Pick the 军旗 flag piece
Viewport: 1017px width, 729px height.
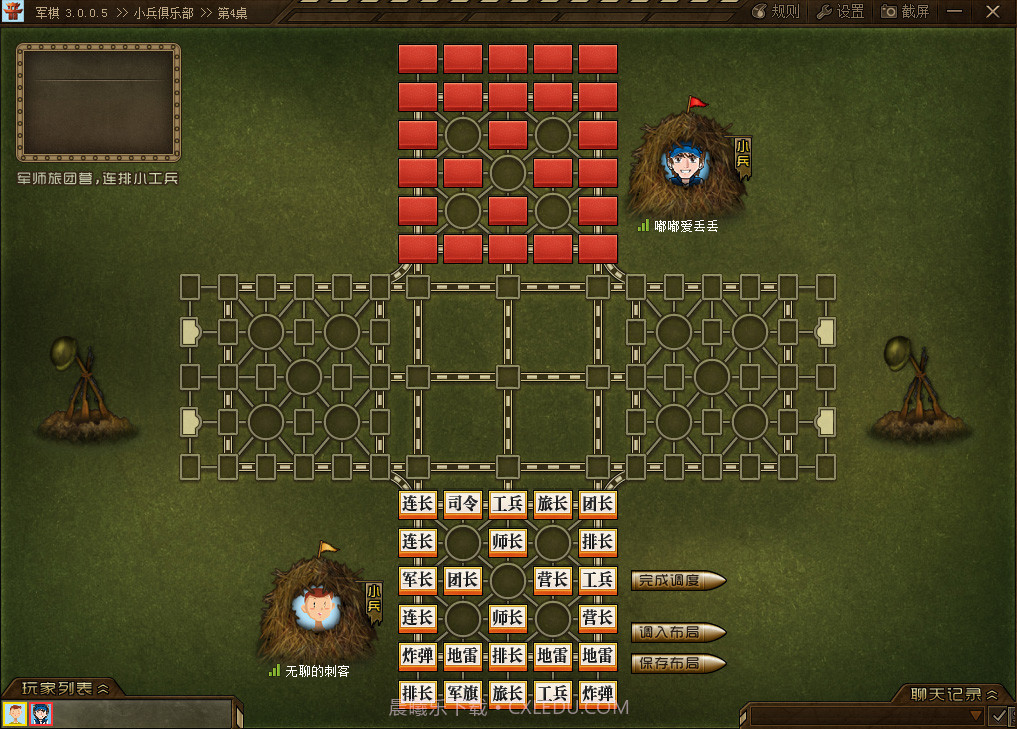tap(463, 694)
